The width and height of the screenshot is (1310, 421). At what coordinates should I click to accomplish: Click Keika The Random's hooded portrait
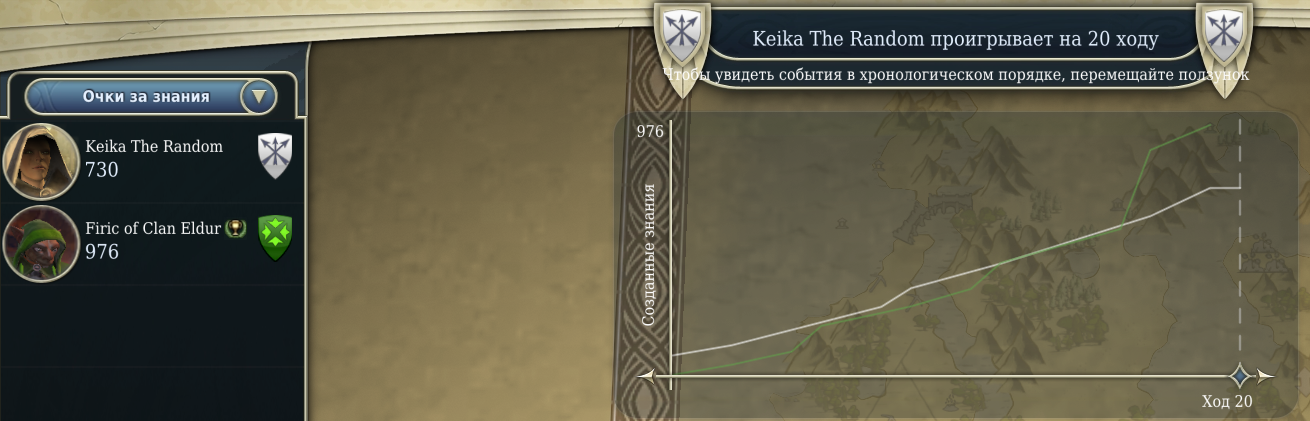coord(41,160)
